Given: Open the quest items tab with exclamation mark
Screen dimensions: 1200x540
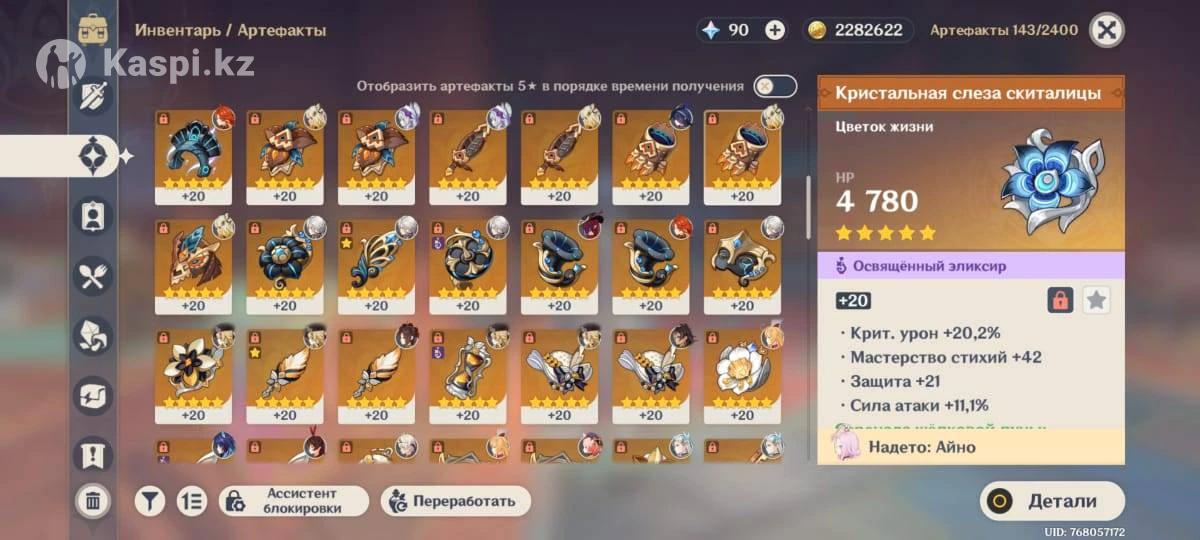Looking at the screenshot, I should (93, 455).
